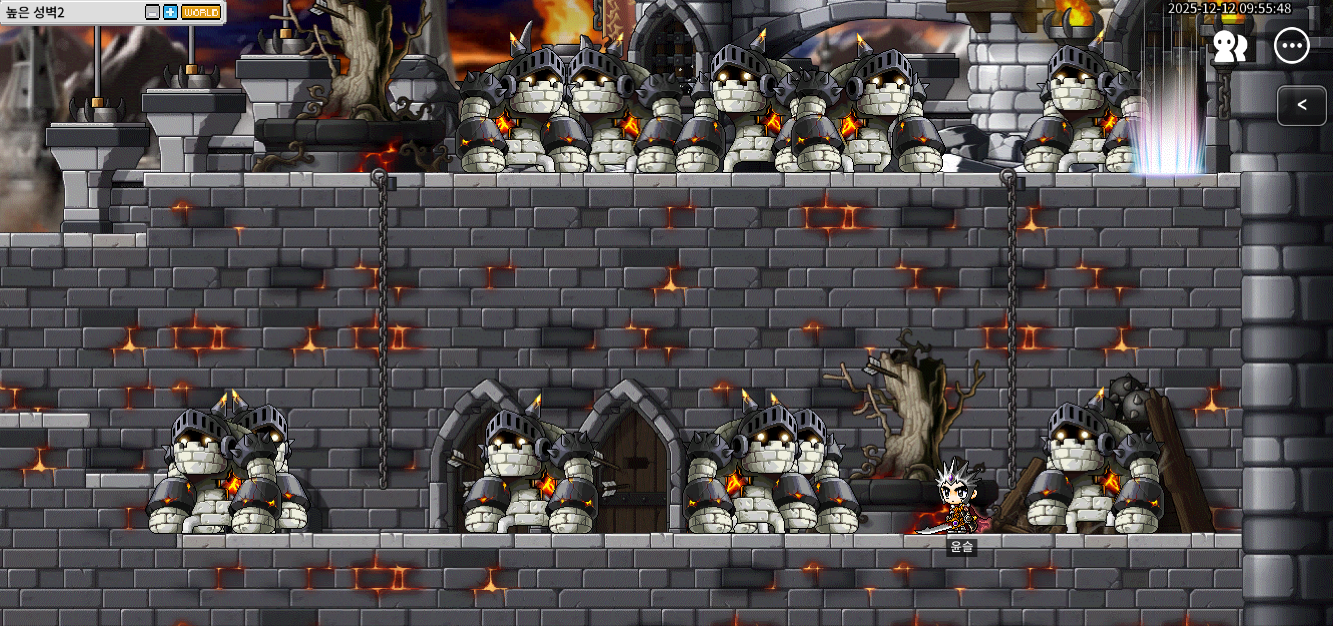Image resolution: width=1333 pixels, height=626 pixels.
Task: Open the three-dot more options menu
Action: click(1292, 46)
